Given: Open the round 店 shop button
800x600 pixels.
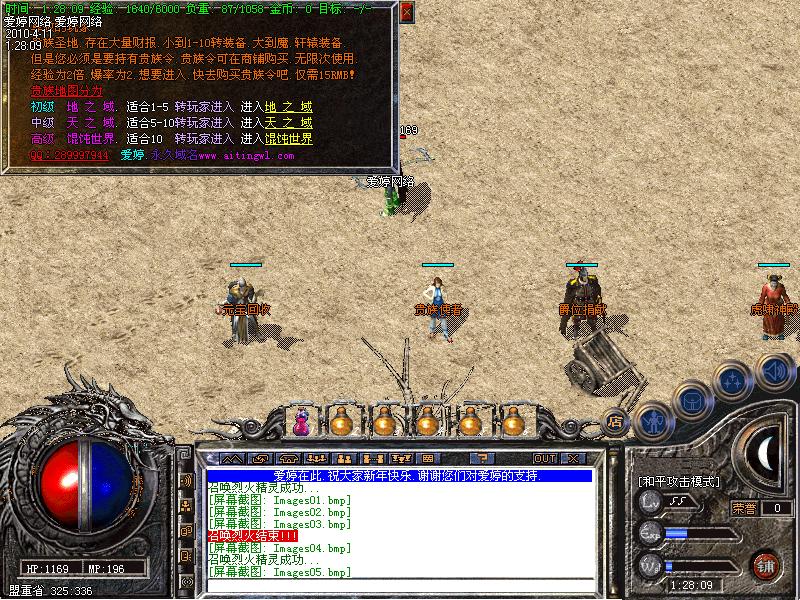Looking at the screenshot, I should click(616, 423).
